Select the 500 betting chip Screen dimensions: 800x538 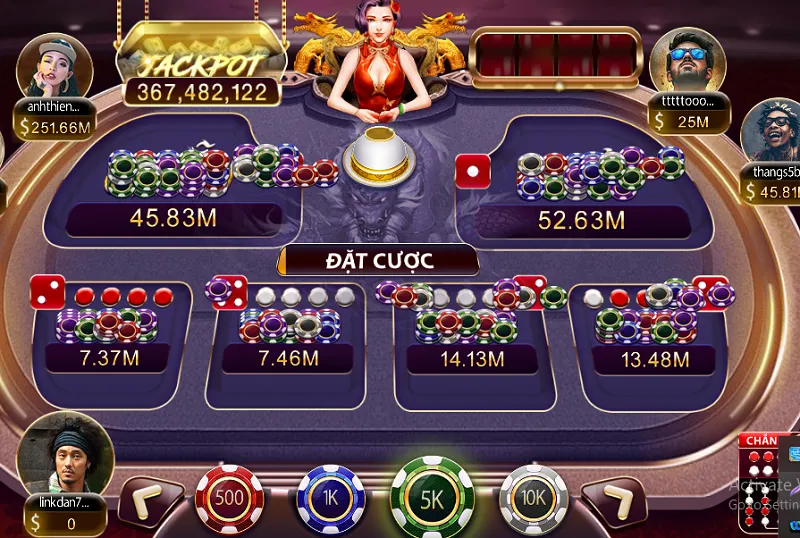[229, 497]
